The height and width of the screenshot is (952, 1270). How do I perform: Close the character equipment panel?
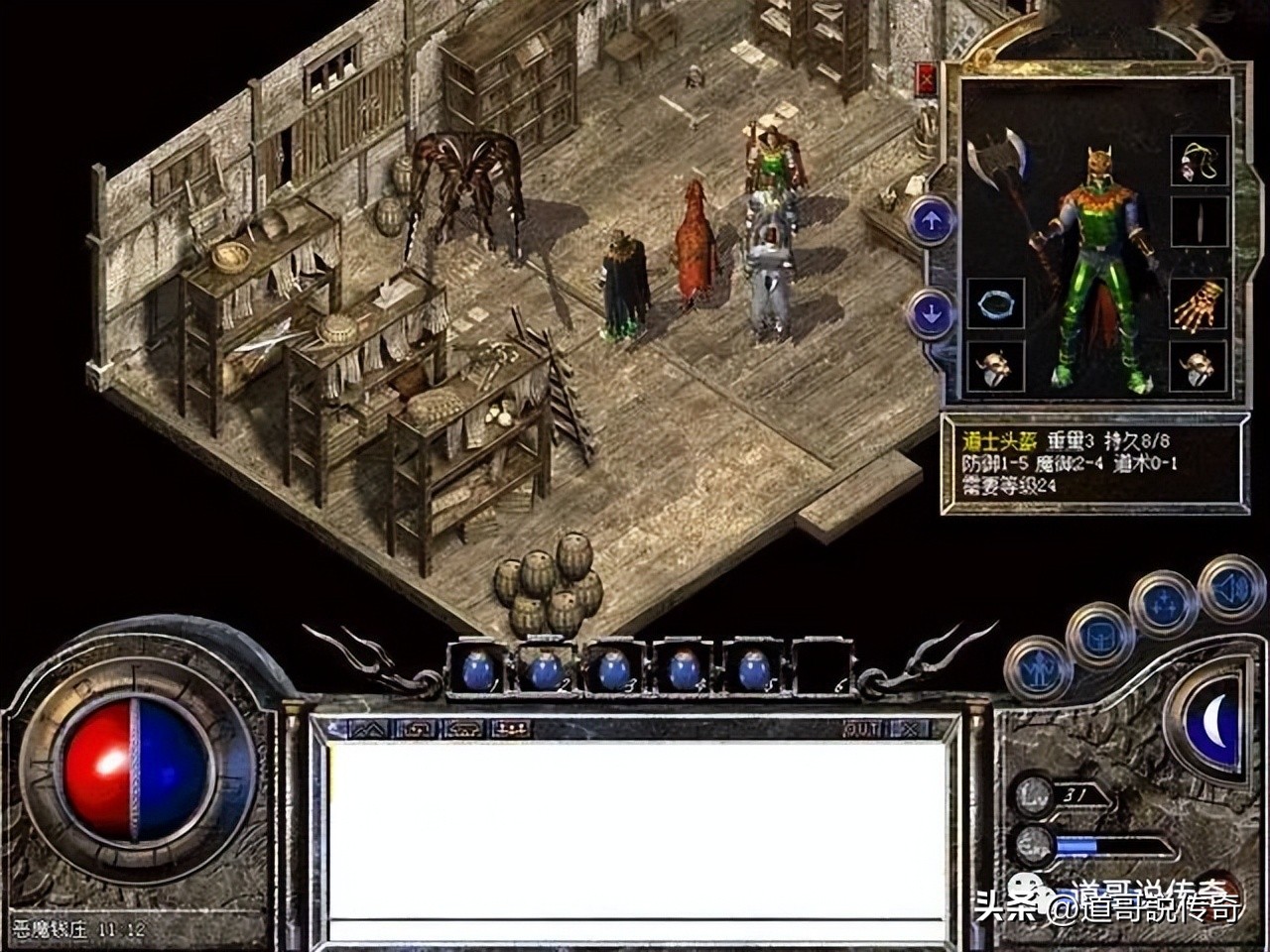(x=928, y=78)
